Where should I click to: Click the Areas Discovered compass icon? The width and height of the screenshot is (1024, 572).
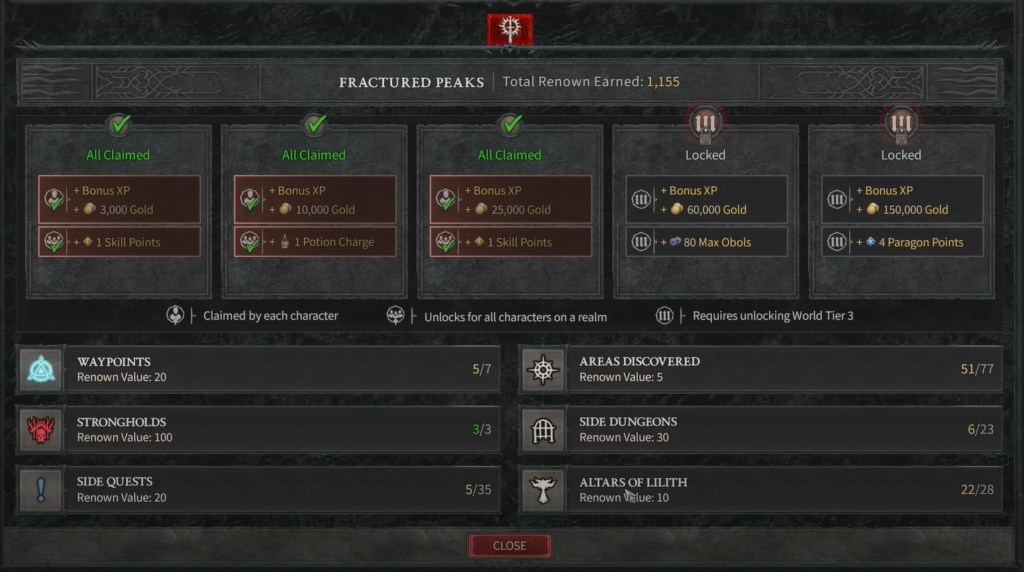544,370
